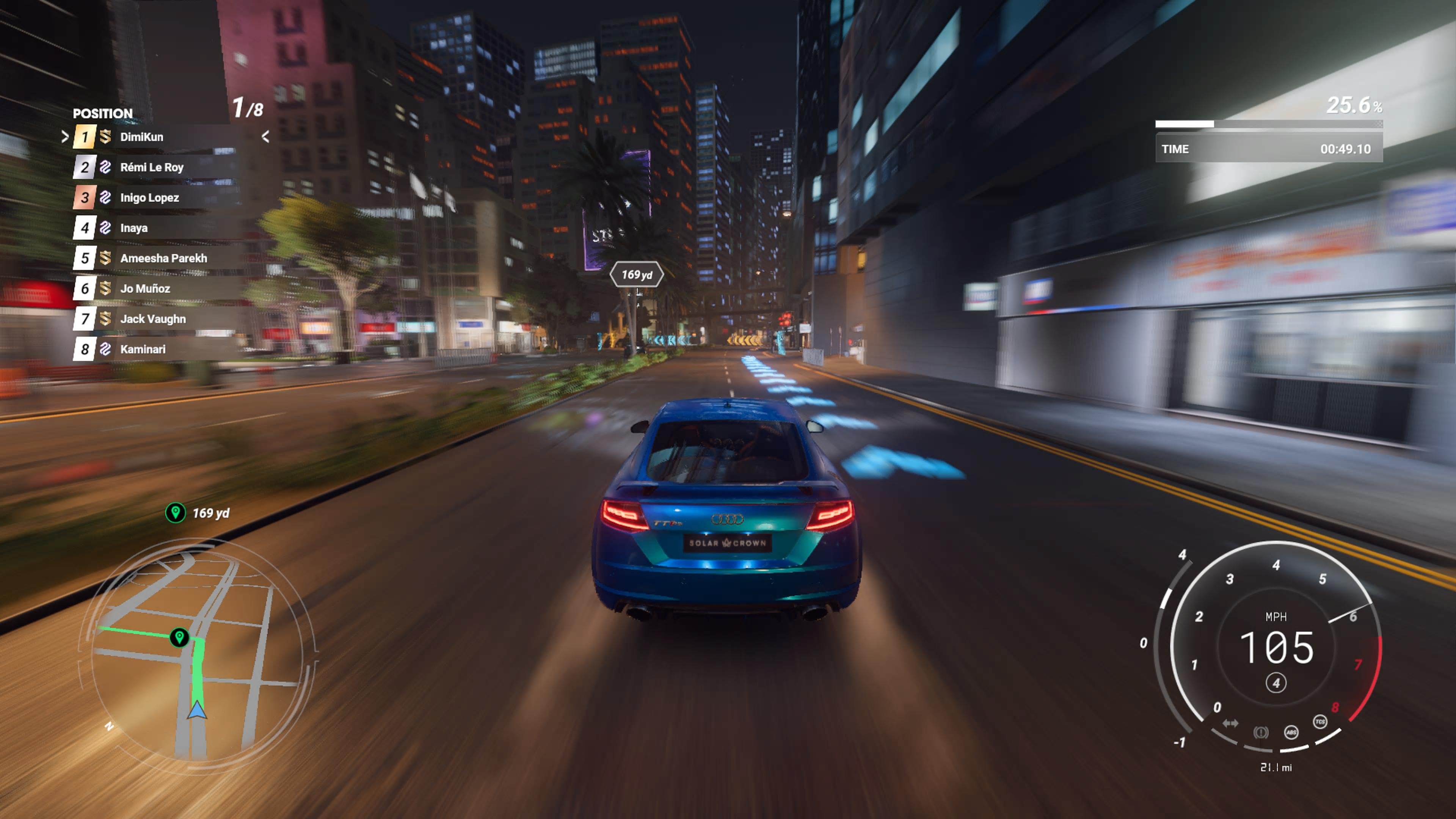The width and height of the screenshot is (1456, 819).
Task: Click Ameesha Parekh's faction badge
Action: 106,259
